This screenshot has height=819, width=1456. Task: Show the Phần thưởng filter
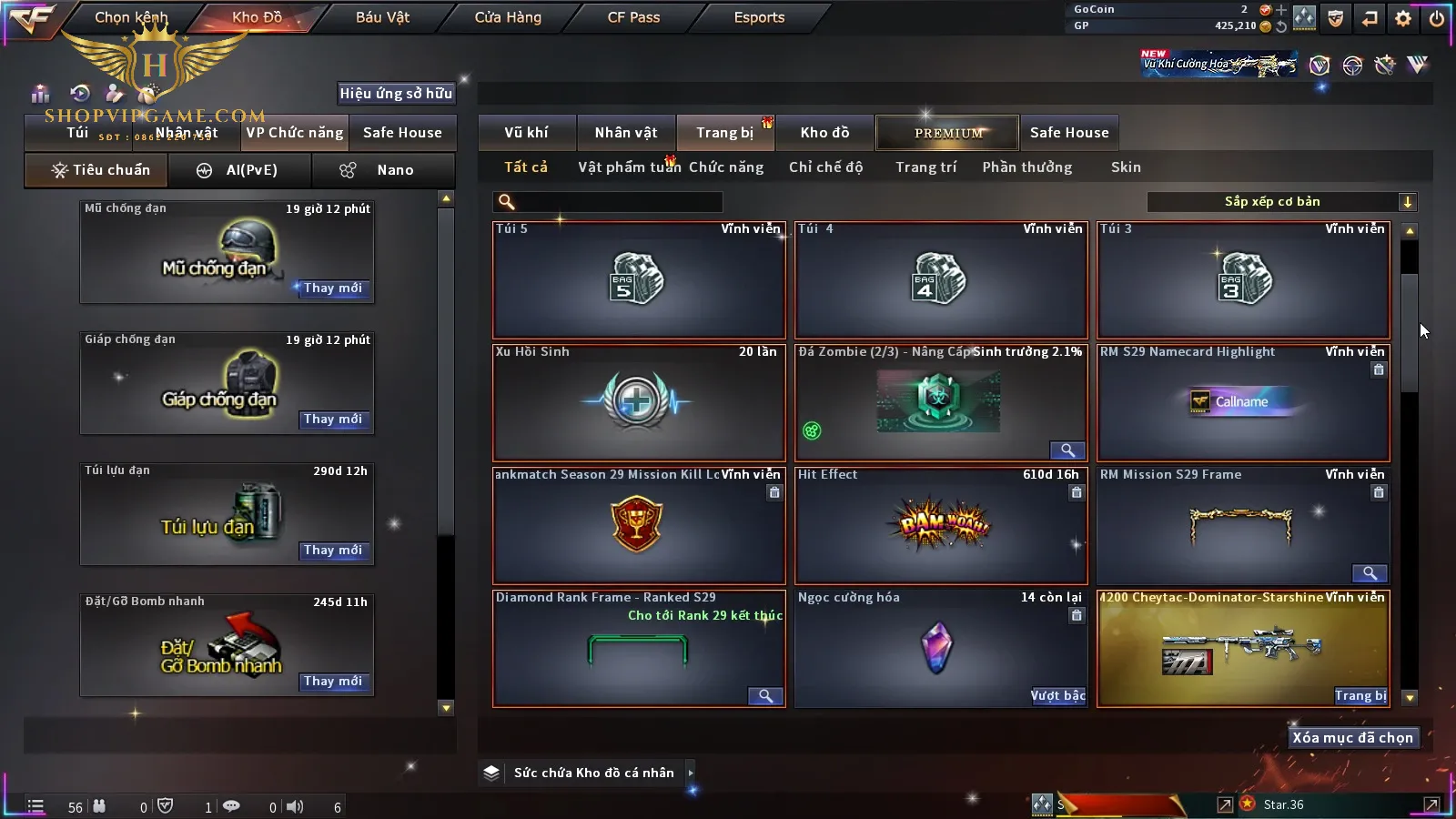pos(1026,167)
